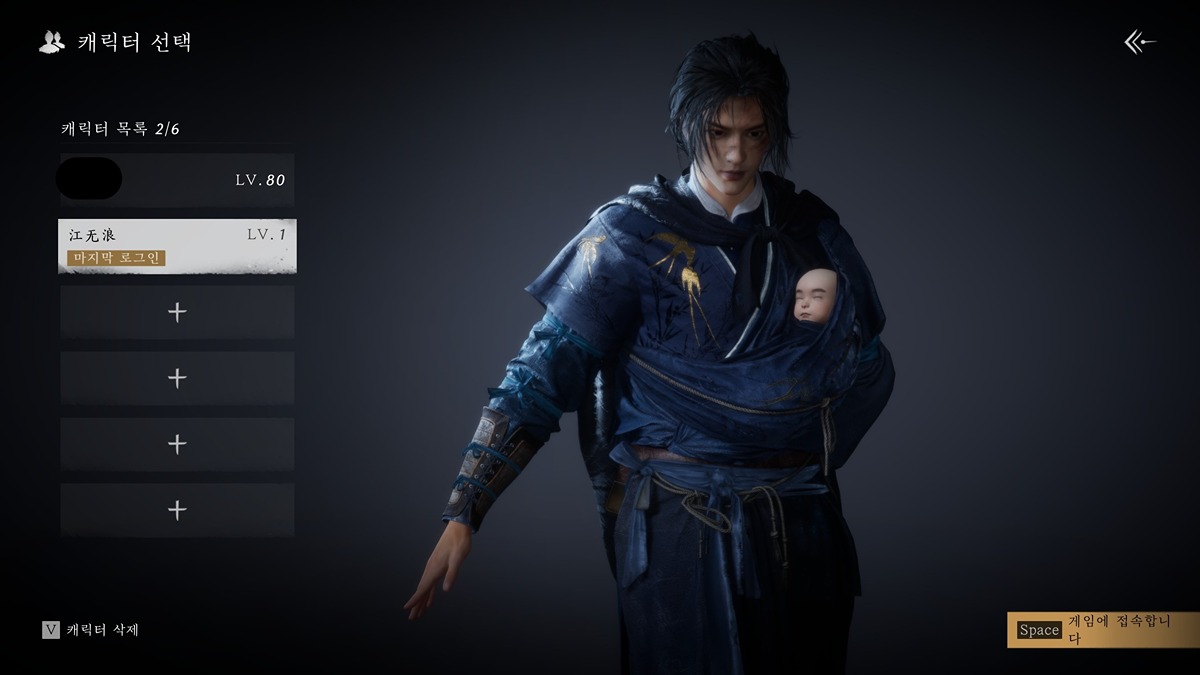Delete character via 캐릭터 삭제
This screenshot has height=675, width=1200.
91,630
